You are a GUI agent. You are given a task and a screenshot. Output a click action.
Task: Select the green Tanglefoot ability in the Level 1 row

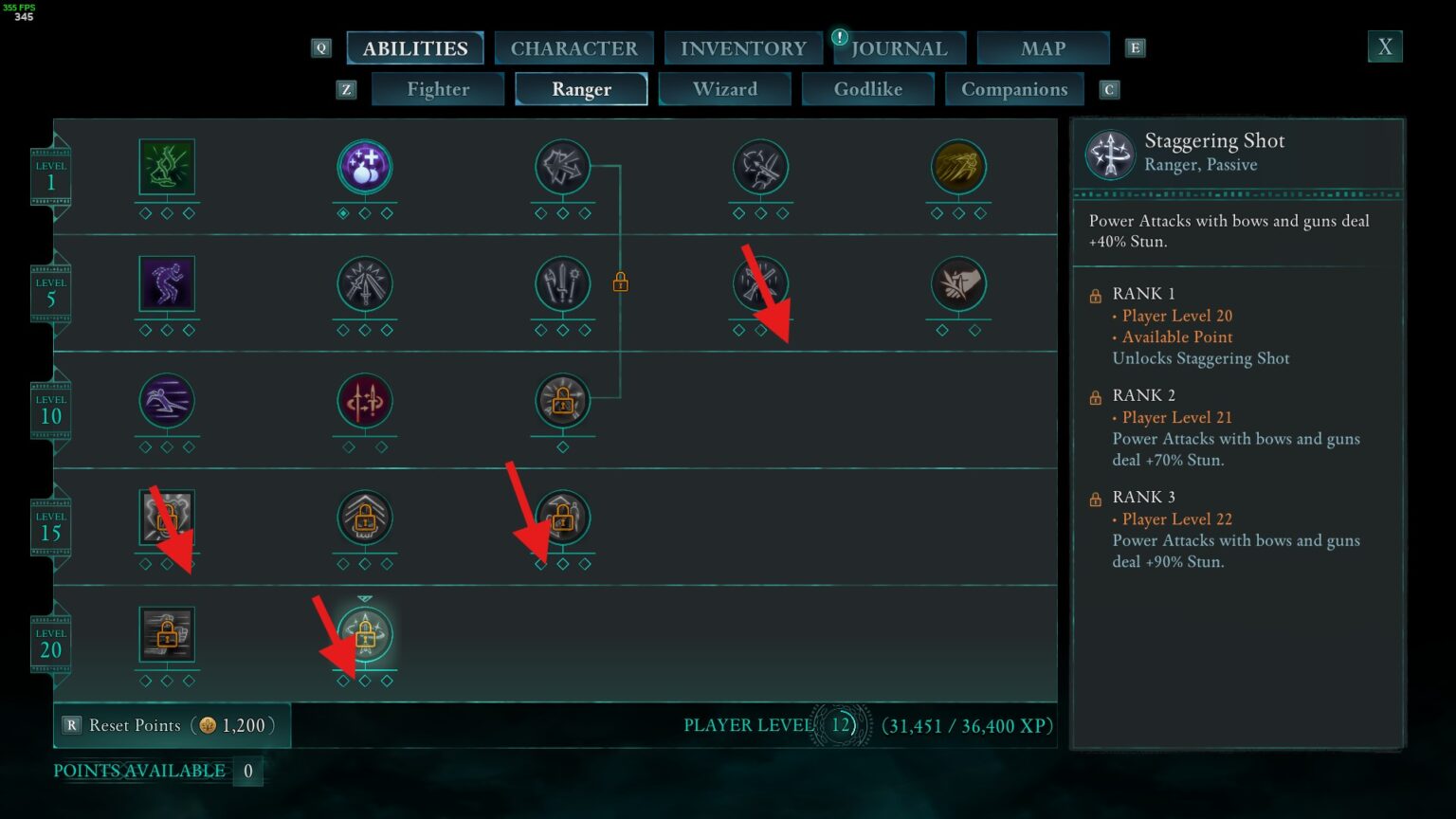pos(167,166)
